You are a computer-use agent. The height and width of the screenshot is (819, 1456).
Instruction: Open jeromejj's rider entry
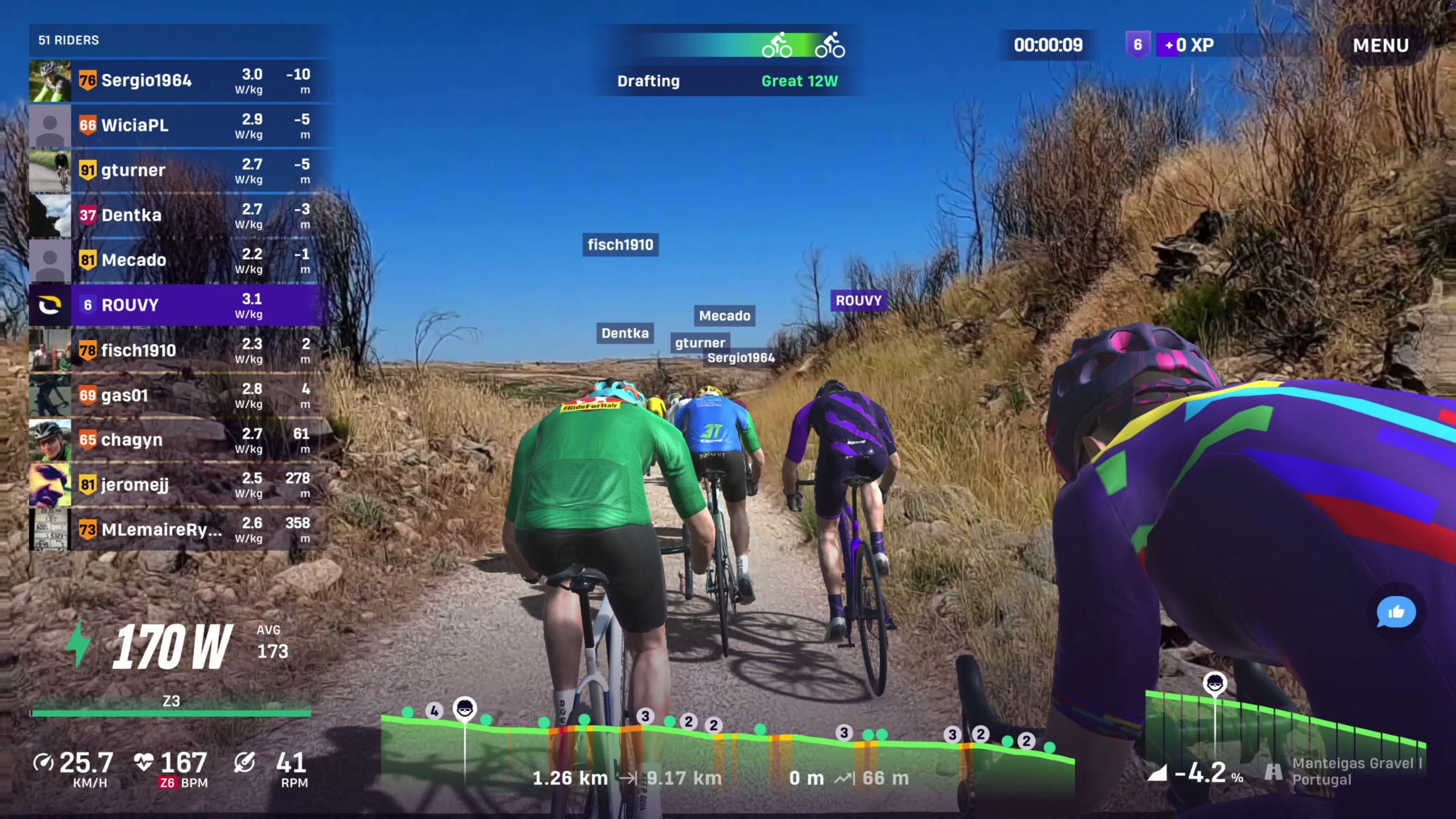[x=181, y=485]
